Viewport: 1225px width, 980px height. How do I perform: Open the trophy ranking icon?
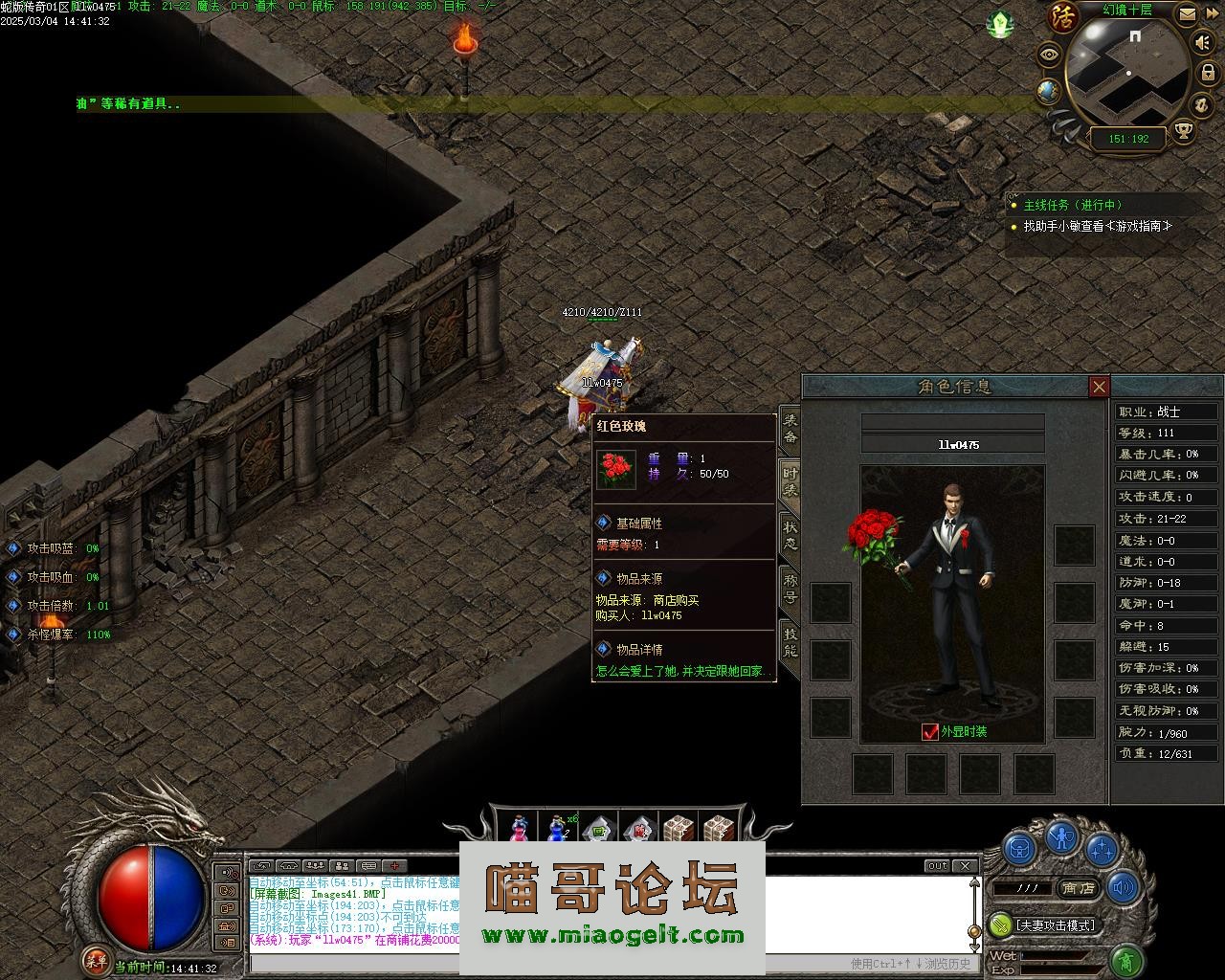click(1184, 130)
